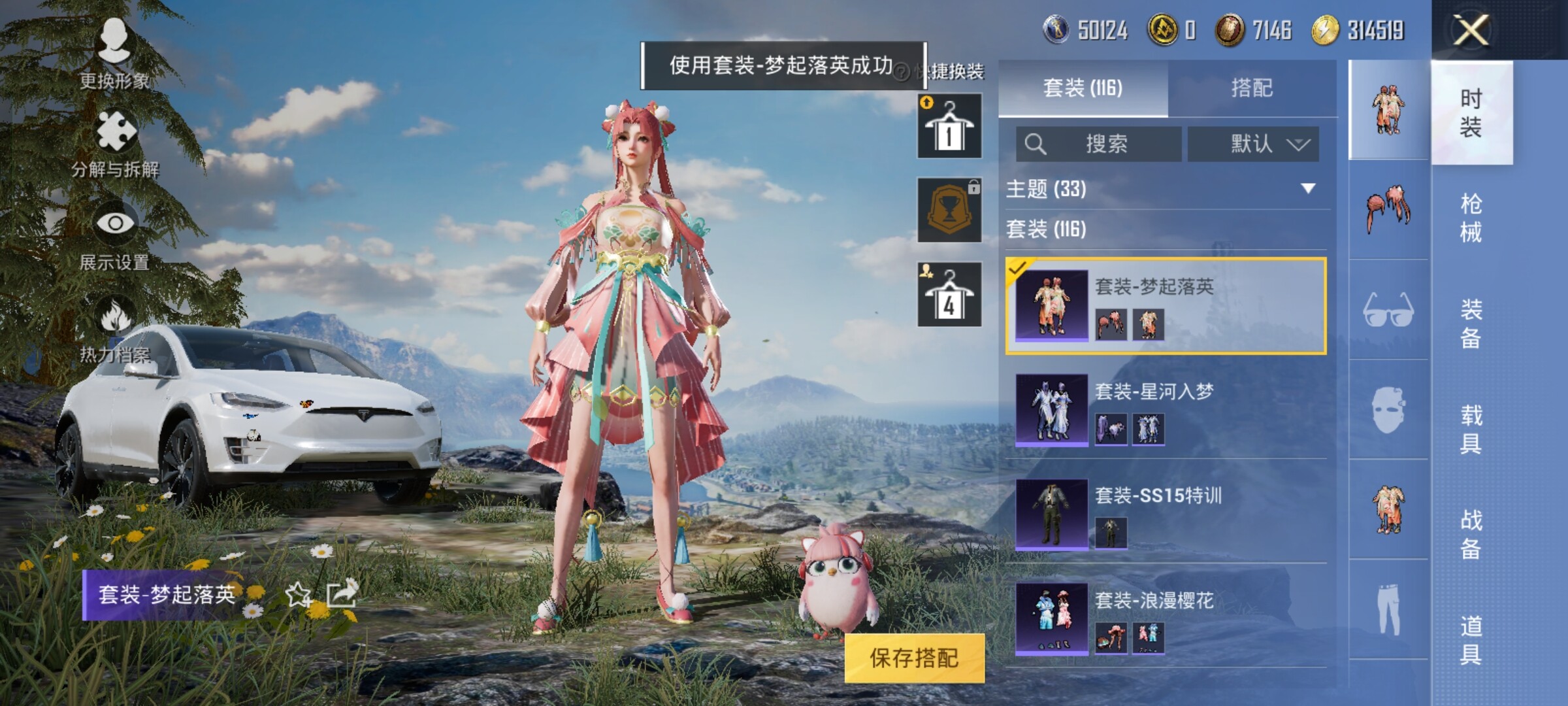Switch to the 搭配 tab
The image size is (1568, 706).
(x=1252, y=88)
